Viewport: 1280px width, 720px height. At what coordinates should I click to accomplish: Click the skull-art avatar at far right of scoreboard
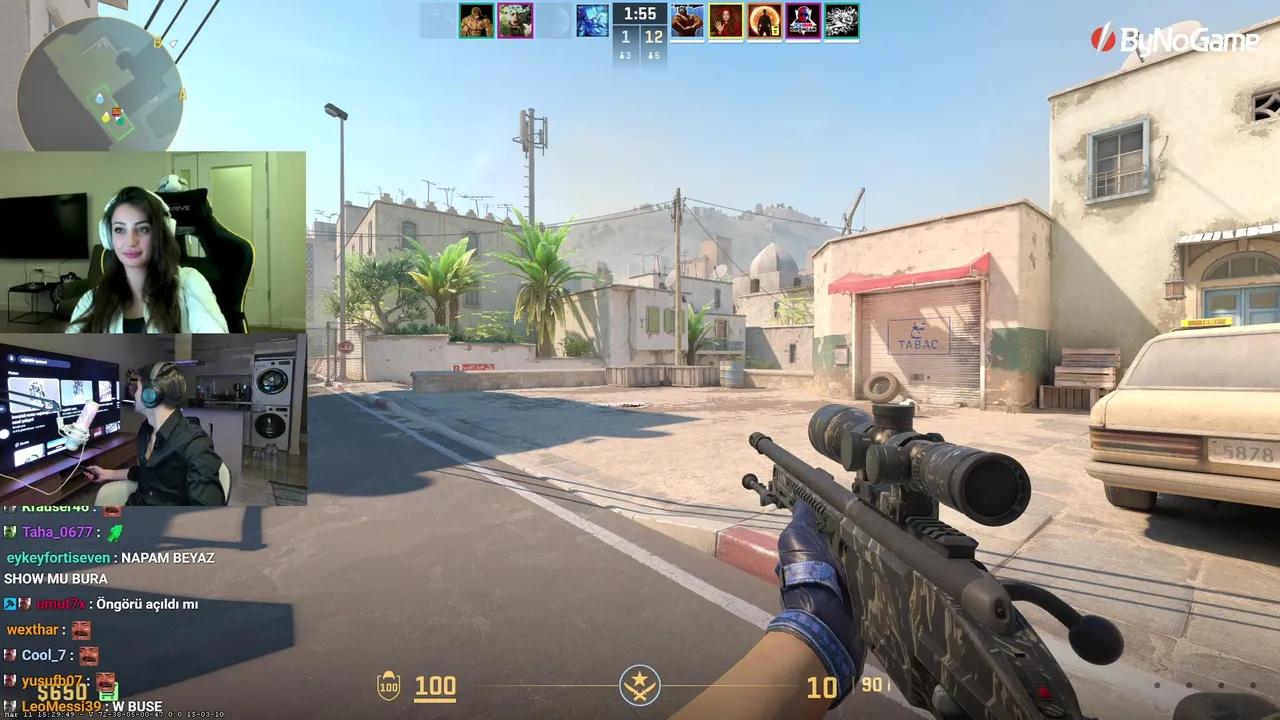[x=840, y=20]
